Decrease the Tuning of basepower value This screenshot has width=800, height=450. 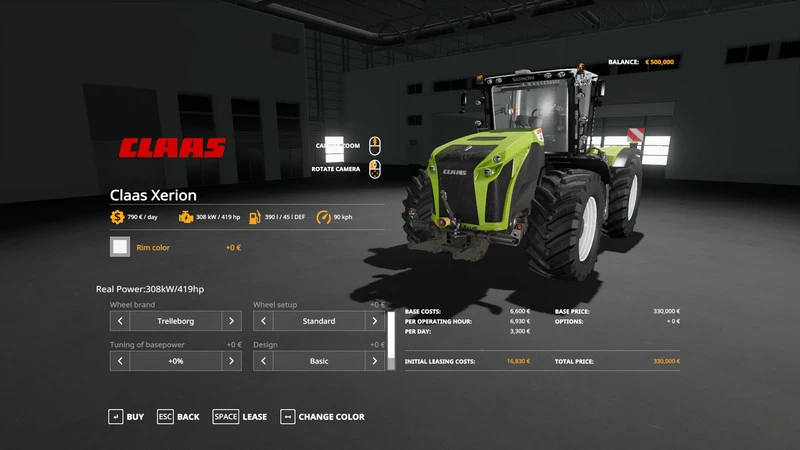(x=120, y=361)
